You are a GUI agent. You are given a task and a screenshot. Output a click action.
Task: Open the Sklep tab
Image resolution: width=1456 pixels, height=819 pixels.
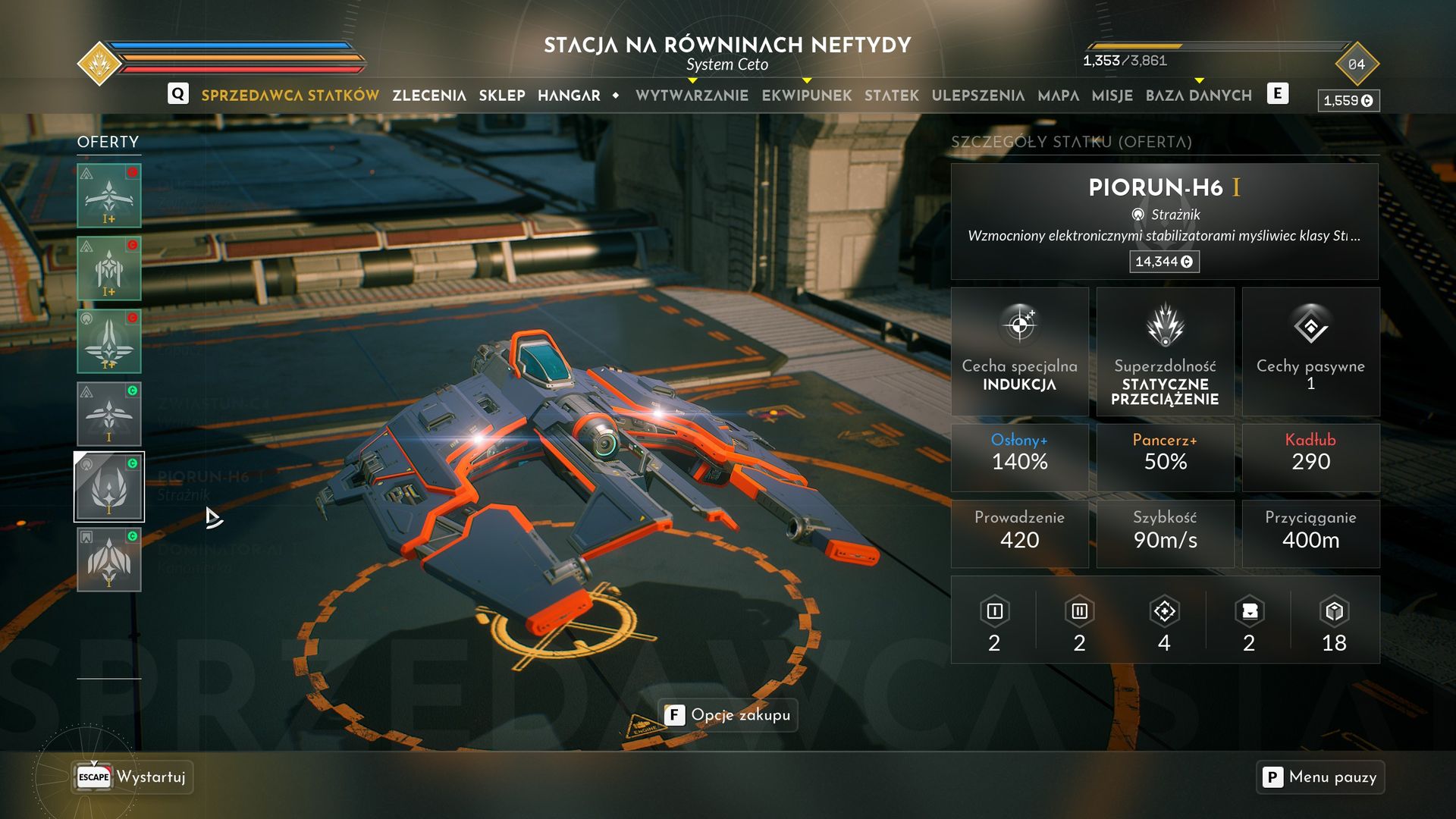pos(502,96)
